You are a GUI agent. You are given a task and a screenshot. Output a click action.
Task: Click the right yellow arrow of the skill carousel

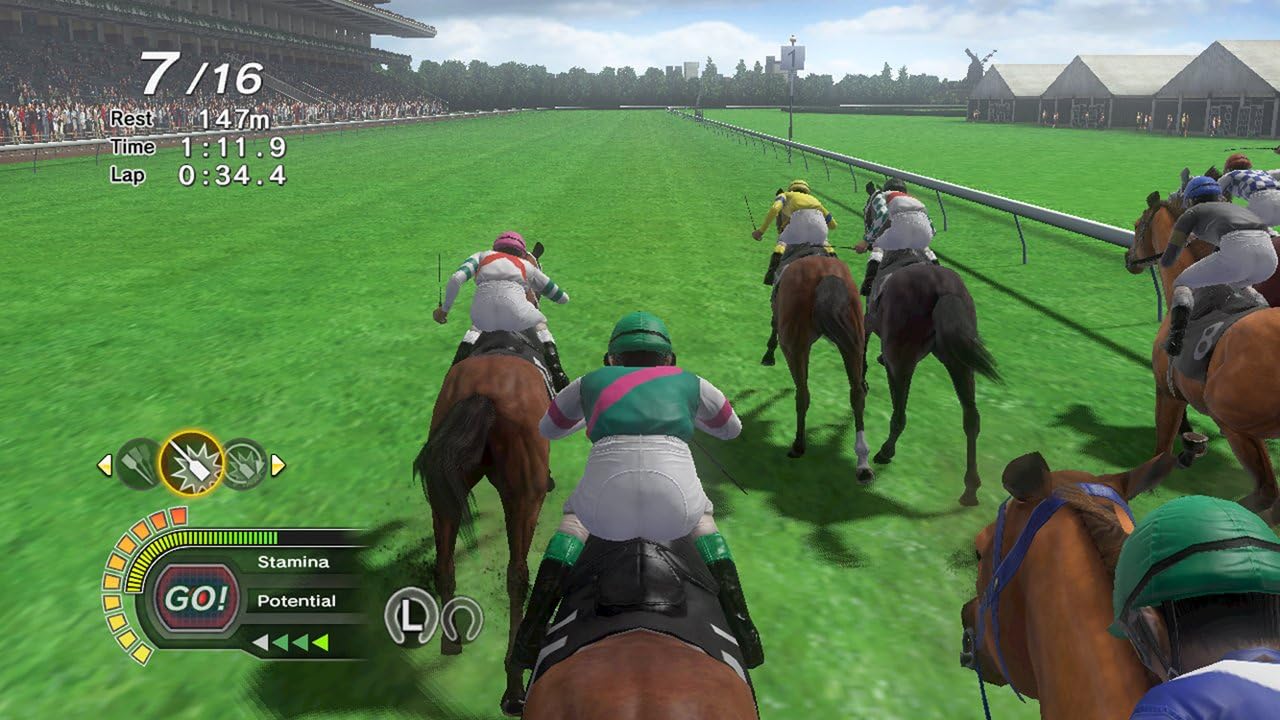point(278,464)
